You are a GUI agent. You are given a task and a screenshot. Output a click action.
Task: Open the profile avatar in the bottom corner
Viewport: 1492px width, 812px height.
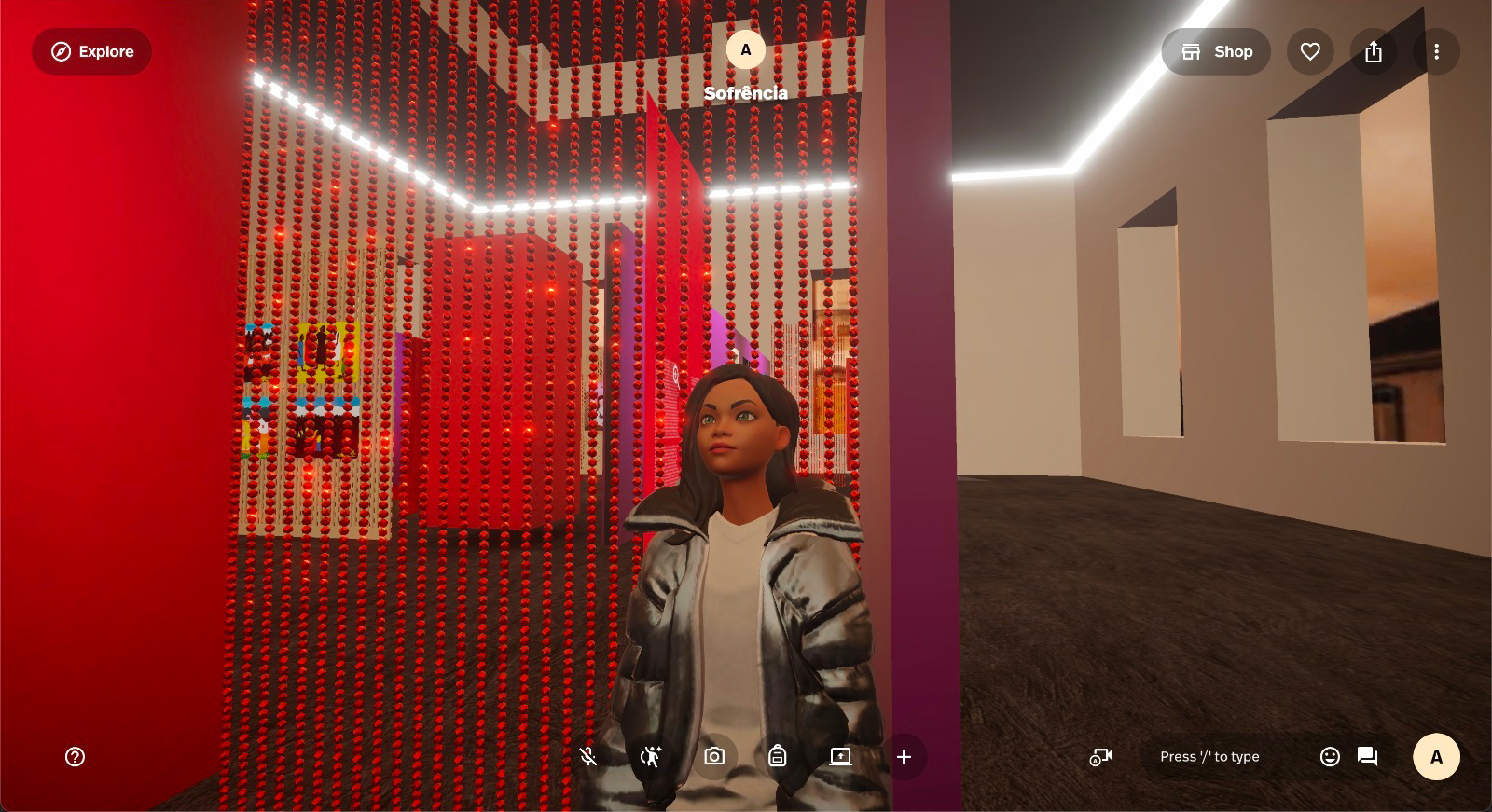coord(1436,757)
